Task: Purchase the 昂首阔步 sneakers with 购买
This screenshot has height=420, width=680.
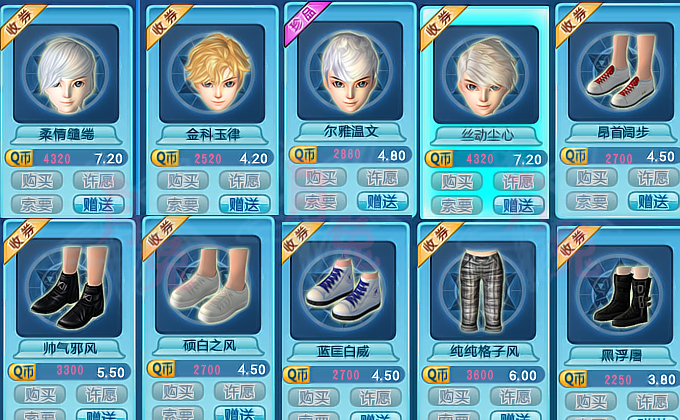Action: [590, 177]
